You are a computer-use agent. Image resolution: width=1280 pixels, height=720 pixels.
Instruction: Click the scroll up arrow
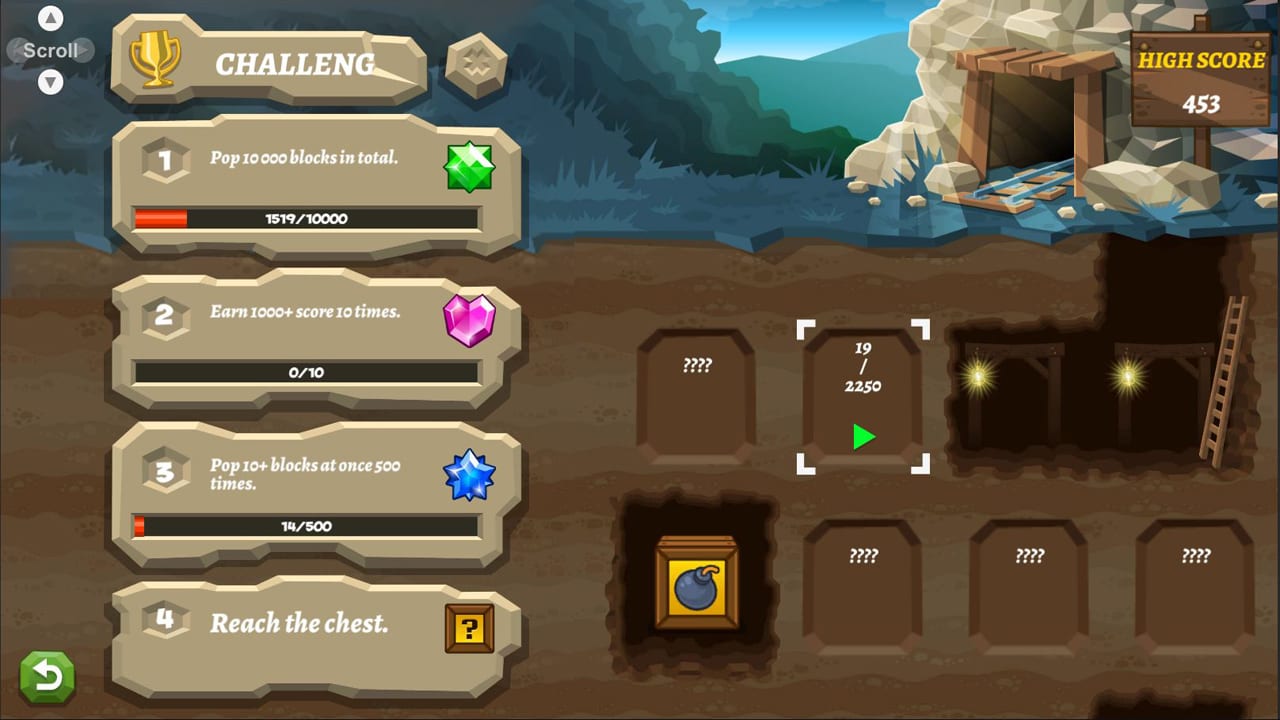[49, 17]
